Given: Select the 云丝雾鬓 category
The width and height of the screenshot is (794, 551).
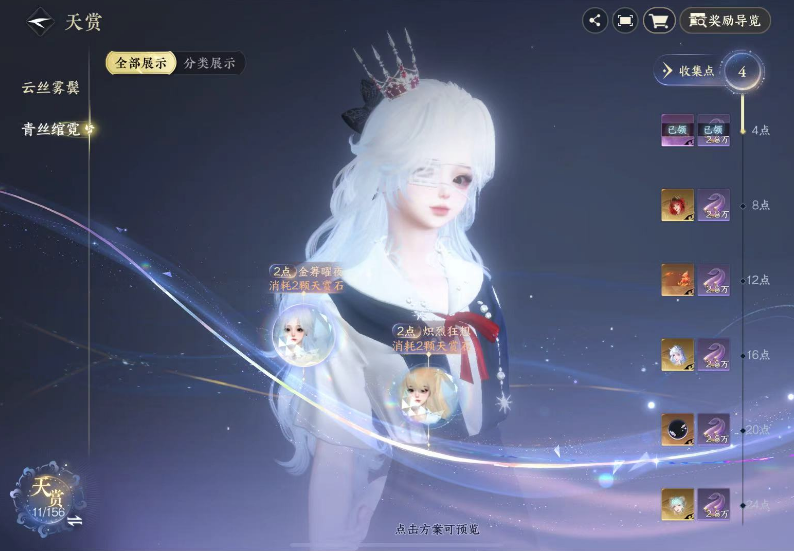Looking at the screenshot, I should tap(50, 88).
